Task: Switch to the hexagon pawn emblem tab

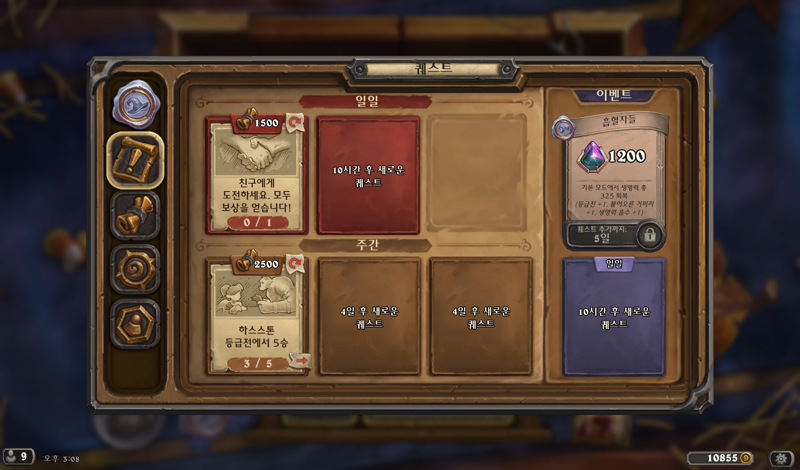Action: pos(135,322)
